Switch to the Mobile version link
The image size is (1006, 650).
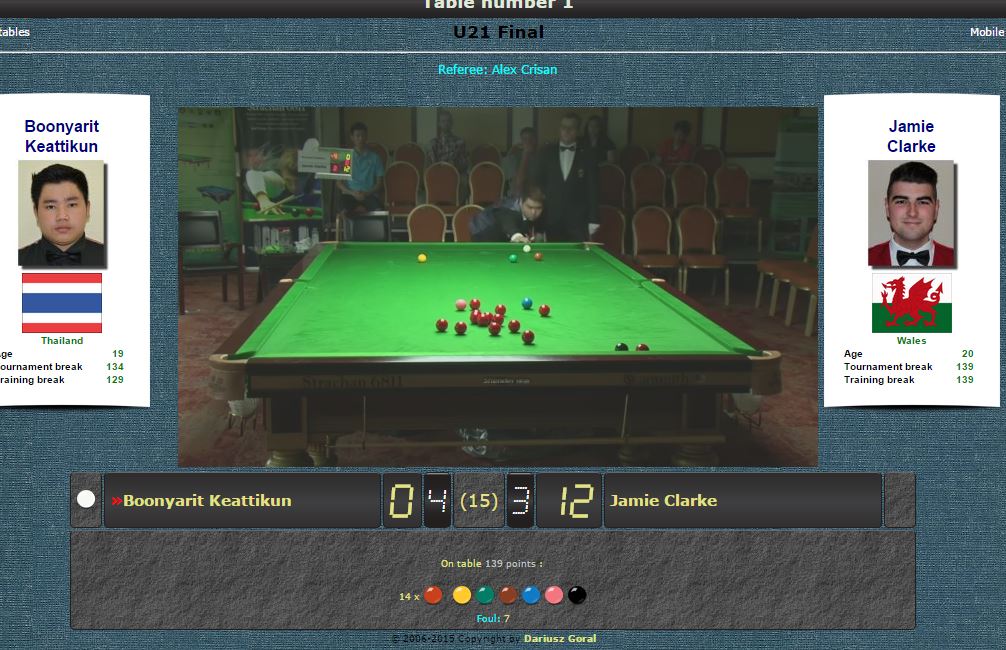click(x=987, y=32)
